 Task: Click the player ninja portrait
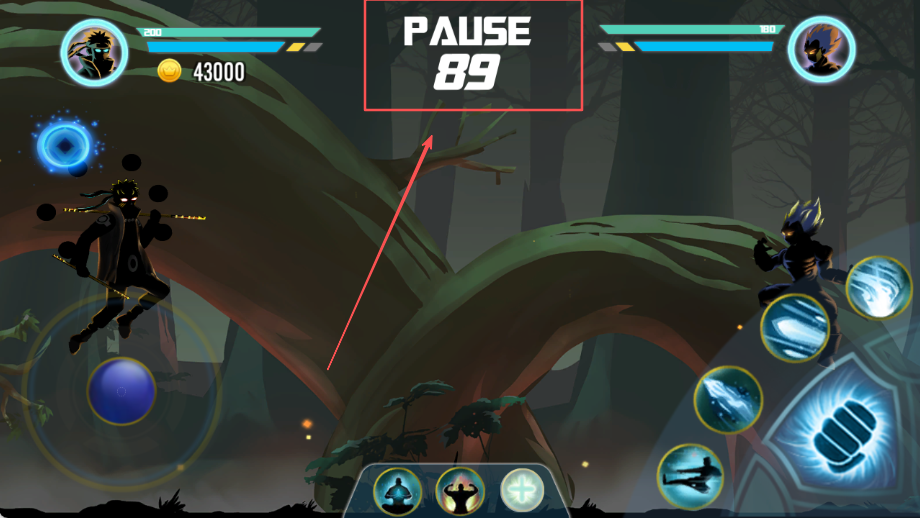(x=94, y=52)
